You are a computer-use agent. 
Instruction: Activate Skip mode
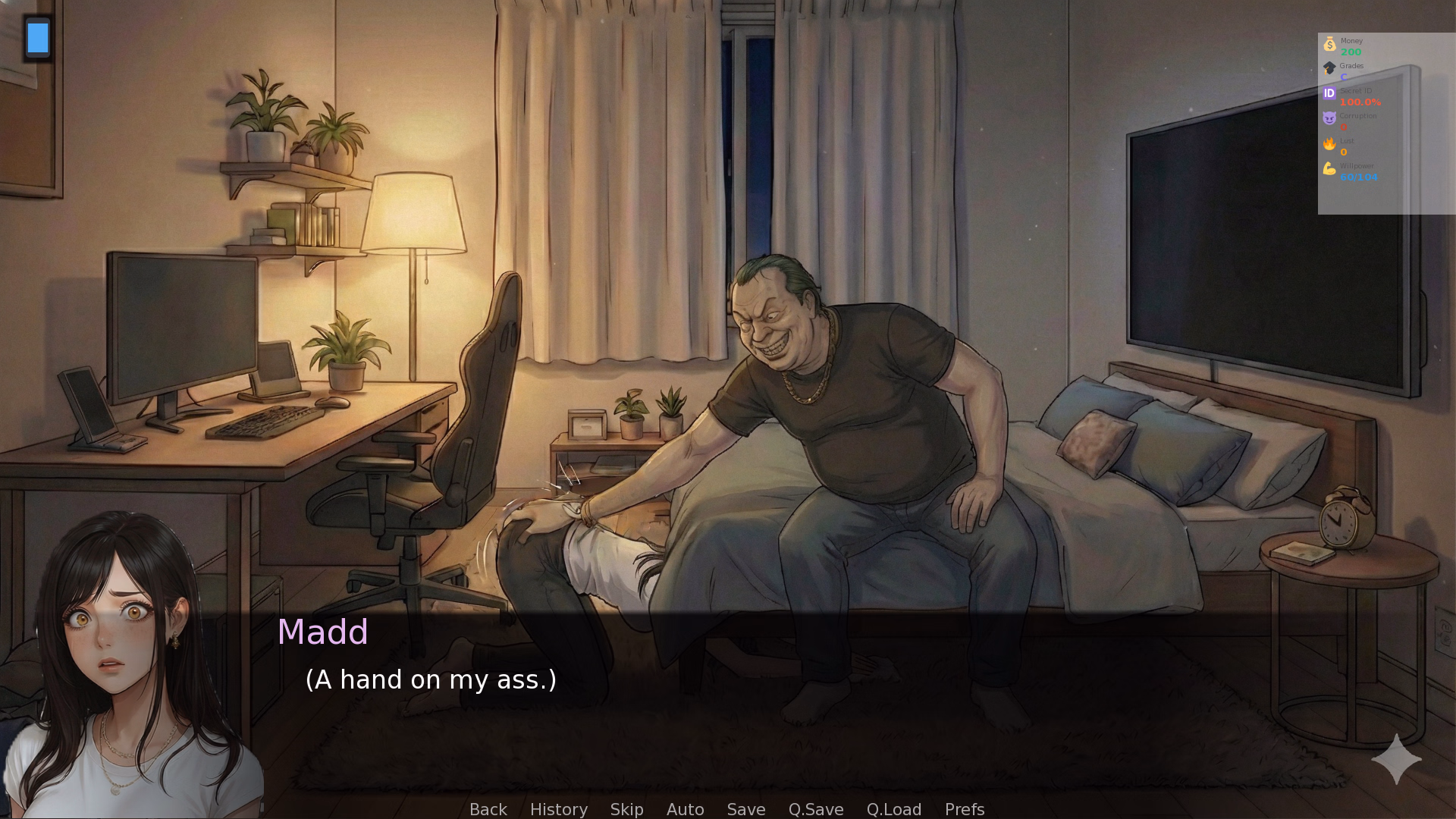(x=626, y=809)
